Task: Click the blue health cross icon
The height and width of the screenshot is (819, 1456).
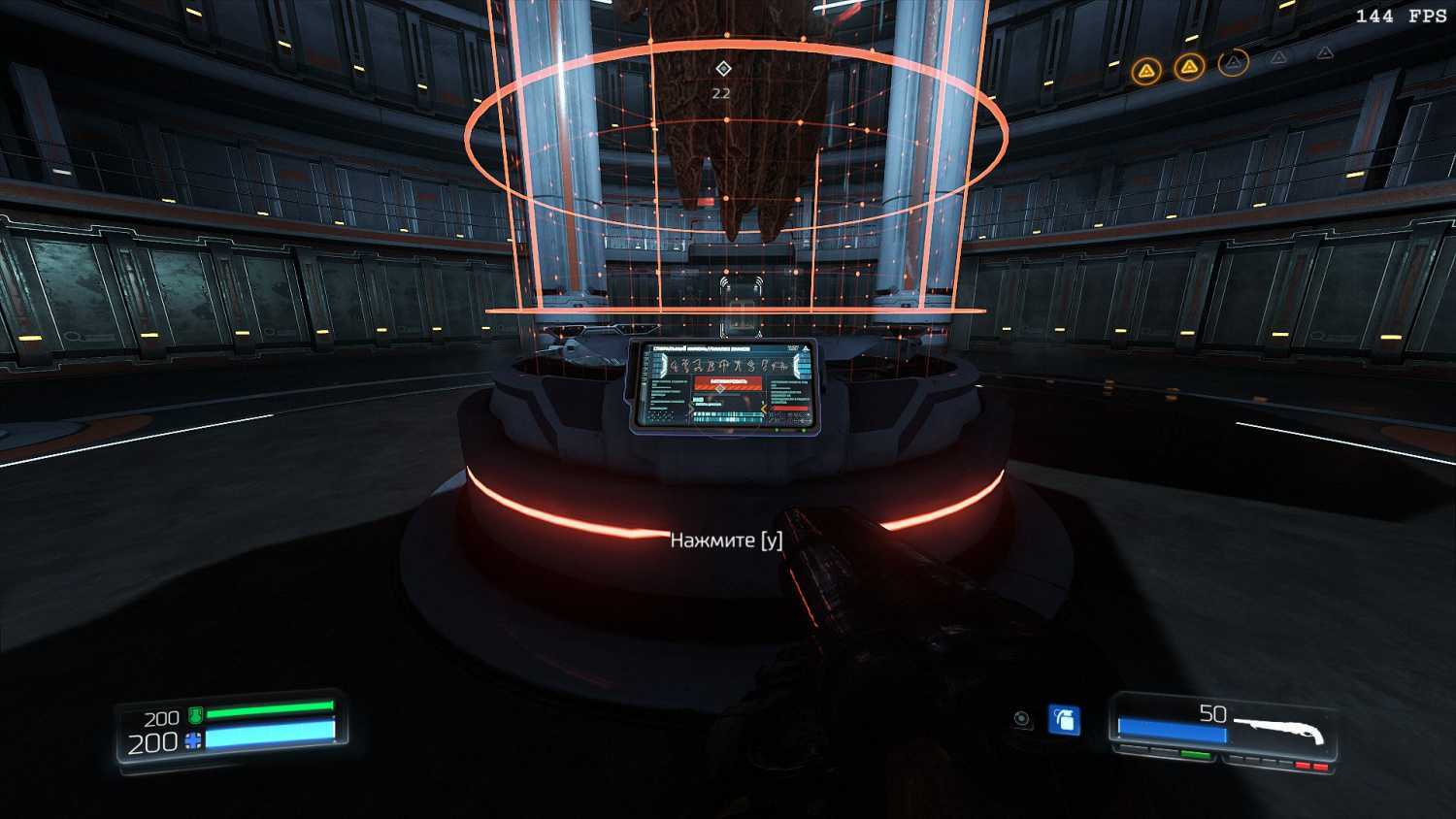Action: point(193,741)
